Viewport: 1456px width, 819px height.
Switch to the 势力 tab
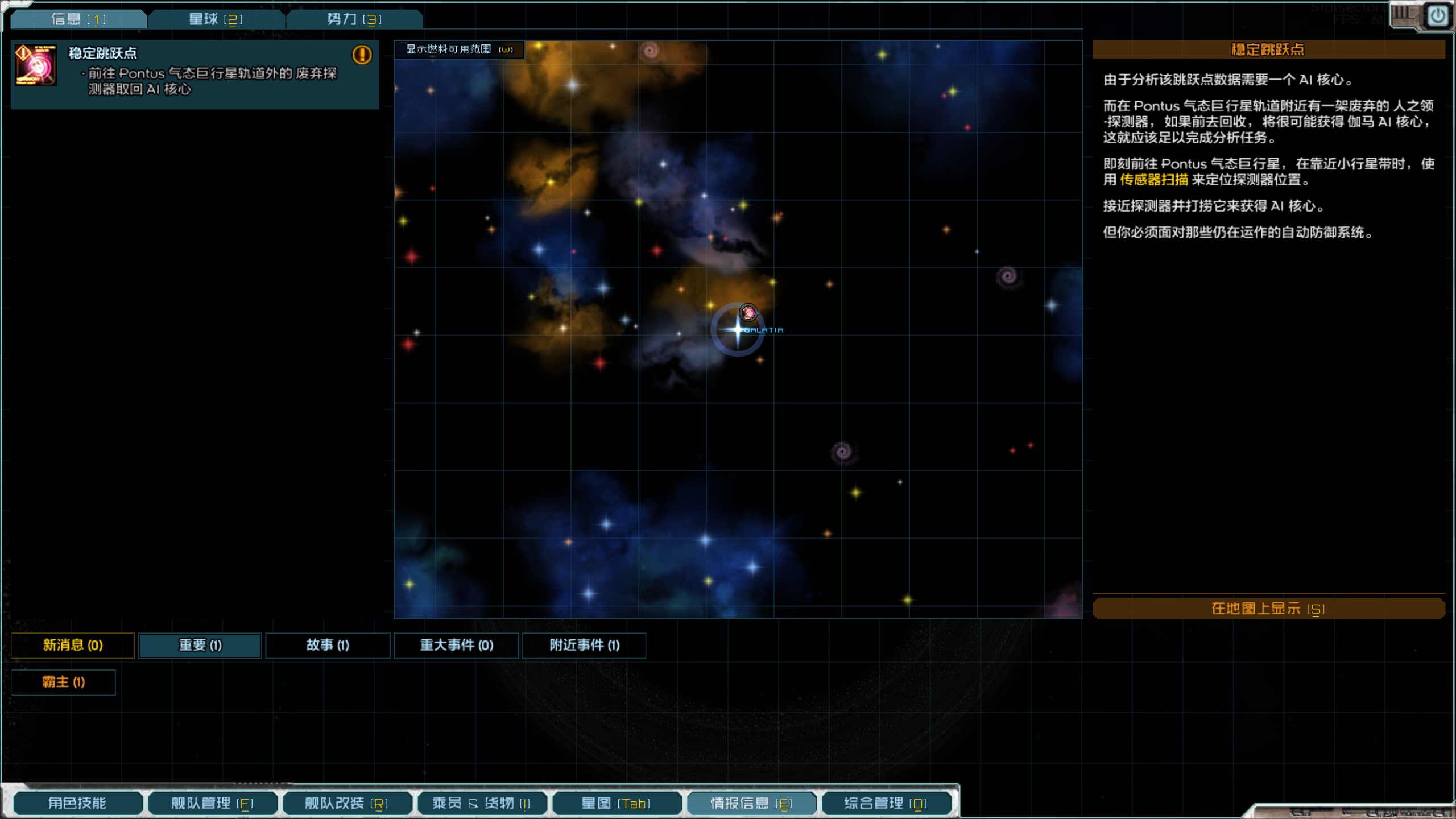coord(353,18)
